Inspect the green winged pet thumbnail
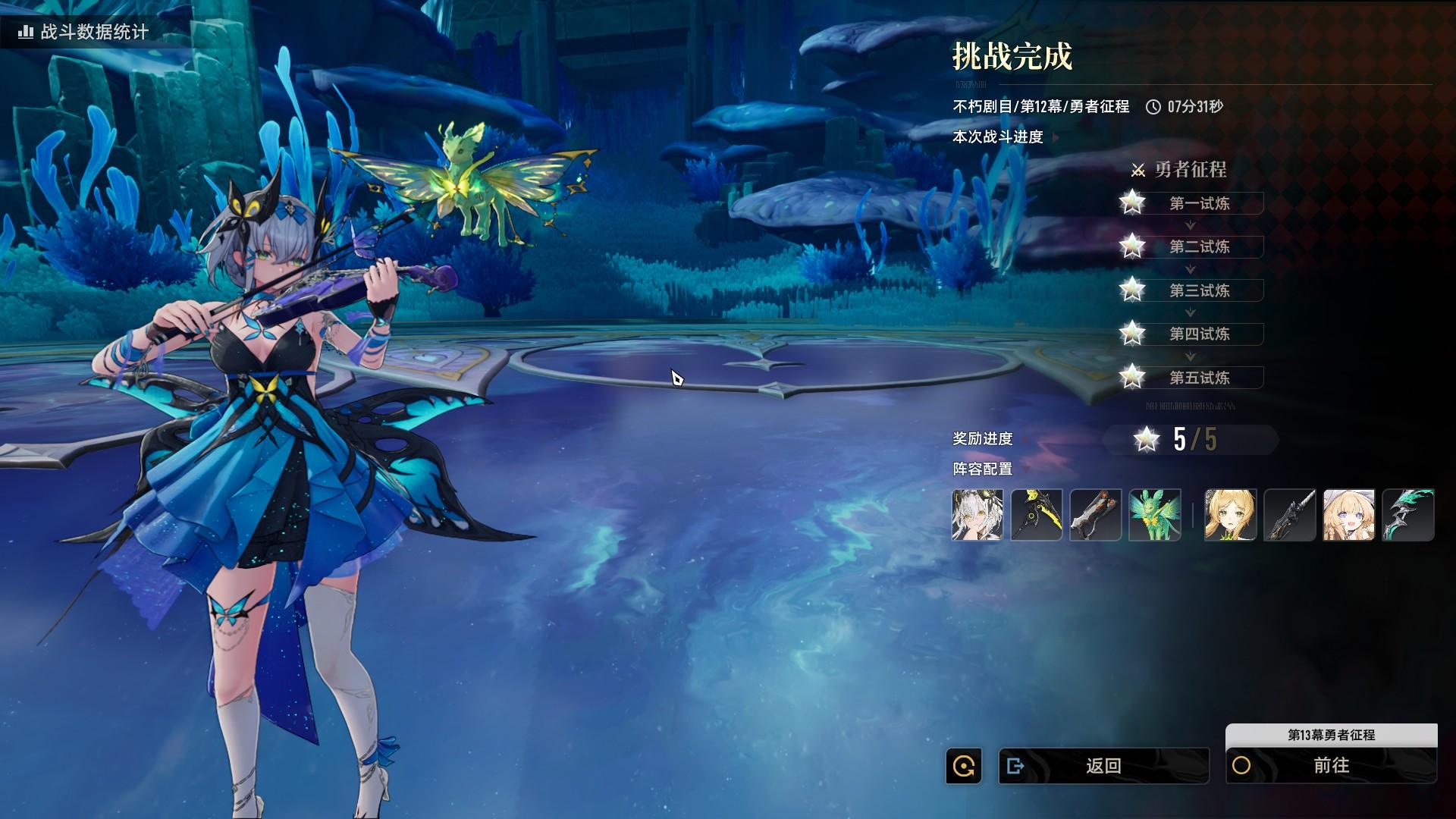1456x819 pixels. coord(1155,515)
